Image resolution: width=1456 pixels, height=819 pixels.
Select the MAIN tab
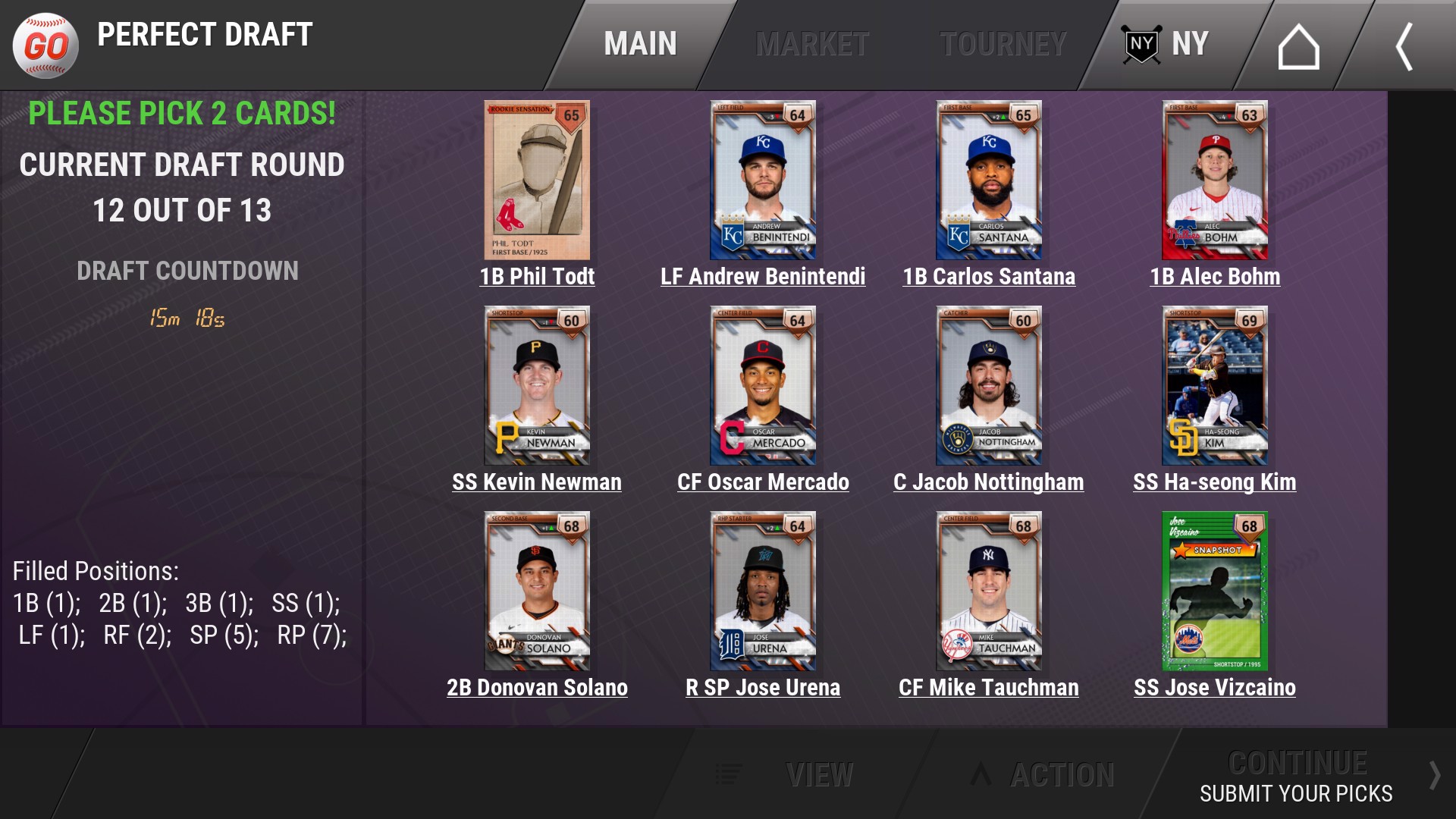(639, 43)
